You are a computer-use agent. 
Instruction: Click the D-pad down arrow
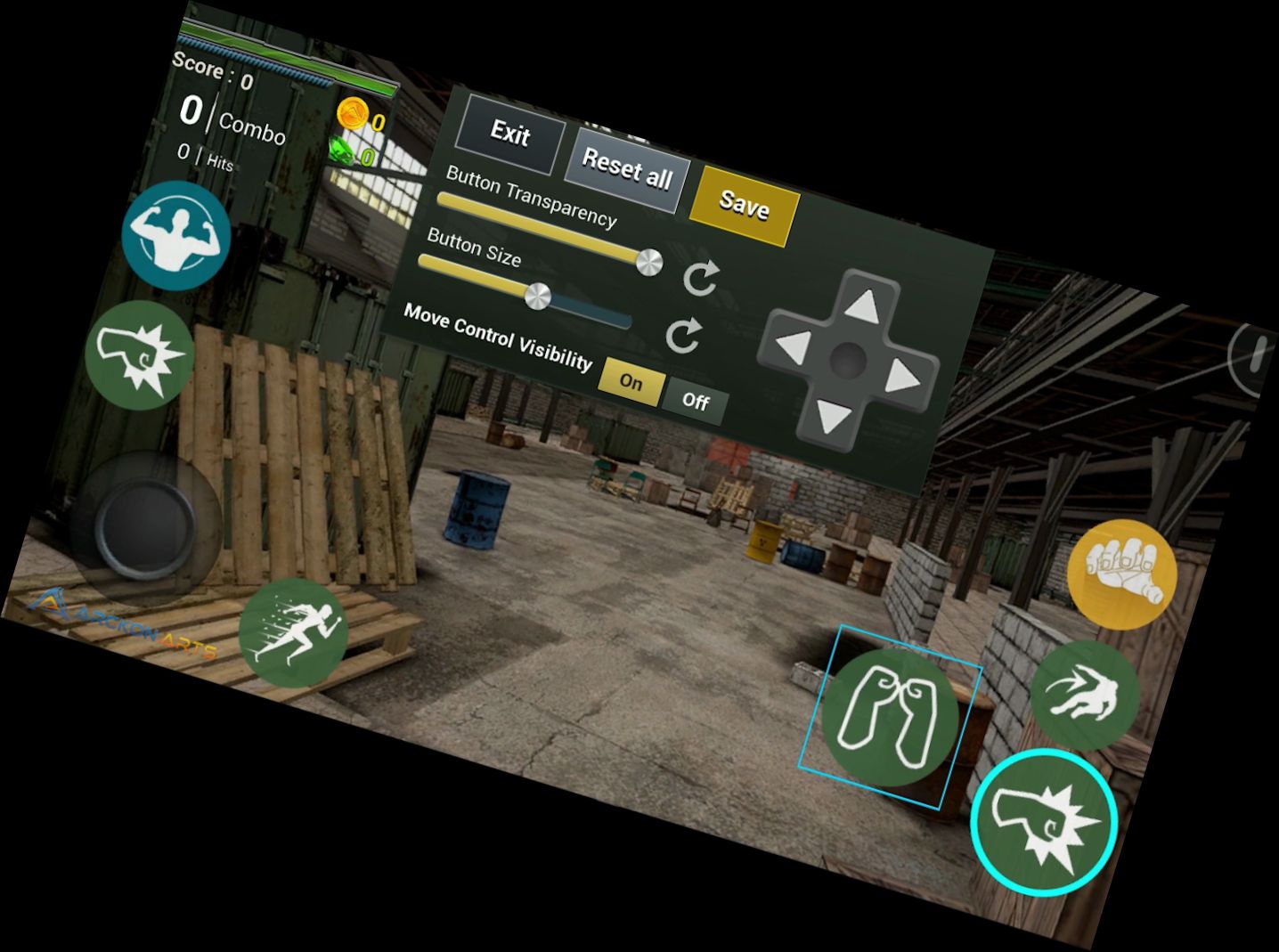coord(834,415)
